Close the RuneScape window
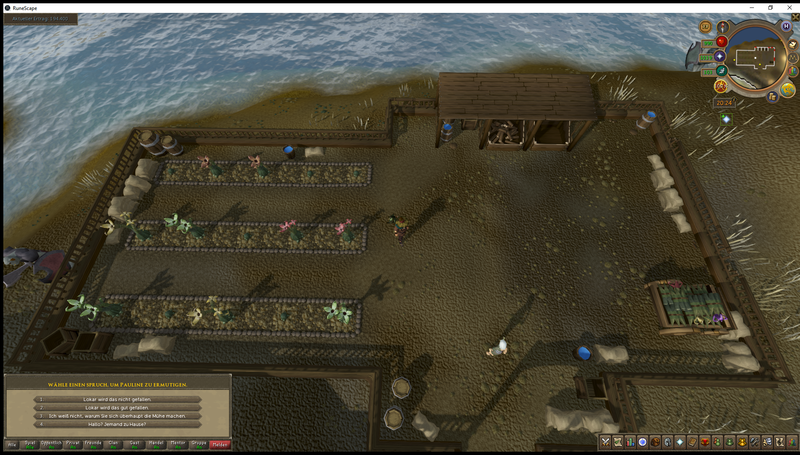This screenshot has height=455, width=800. 790,7
